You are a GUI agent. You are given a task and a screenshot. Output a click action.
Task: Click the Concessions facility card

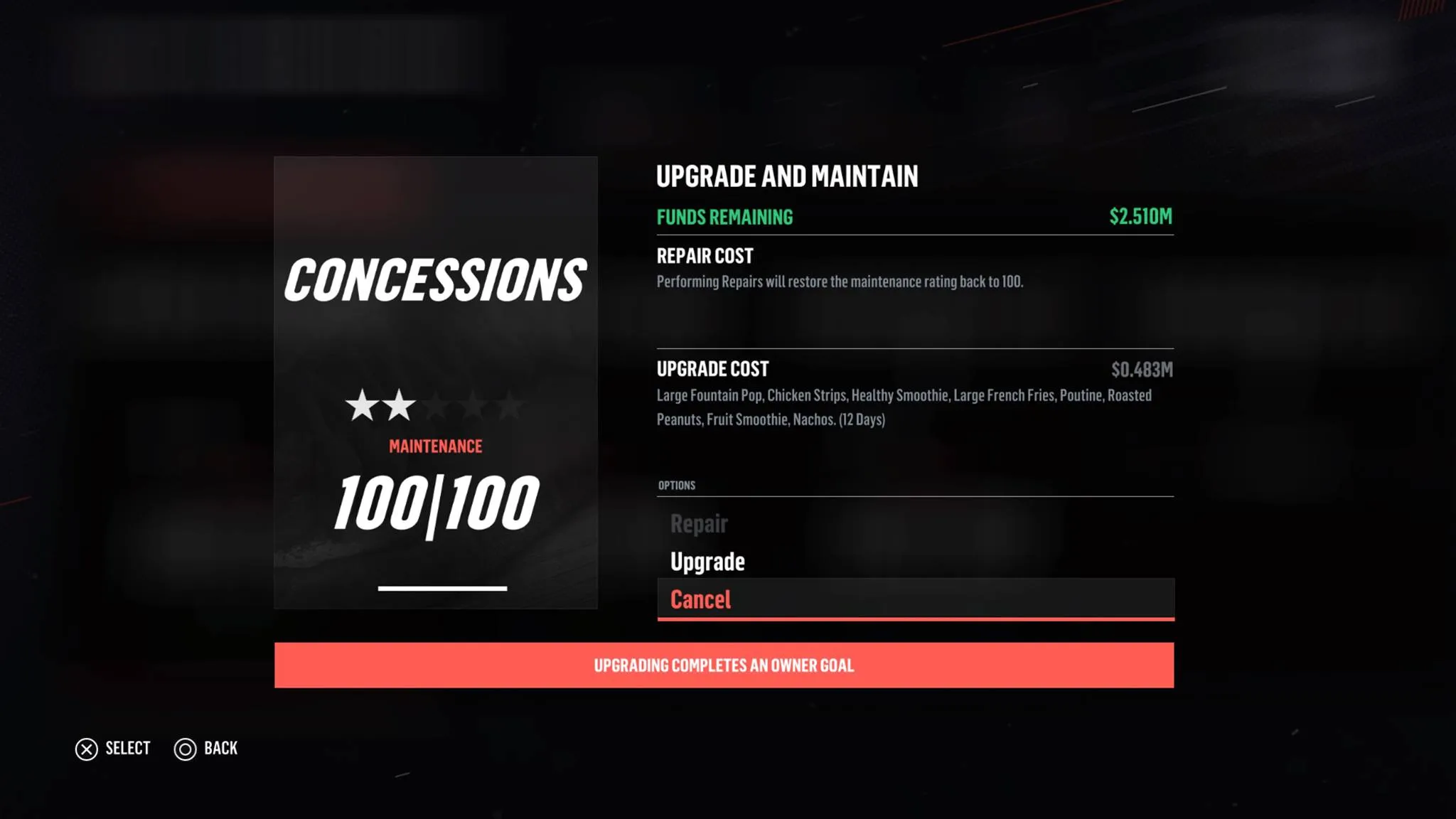point(435,382)
